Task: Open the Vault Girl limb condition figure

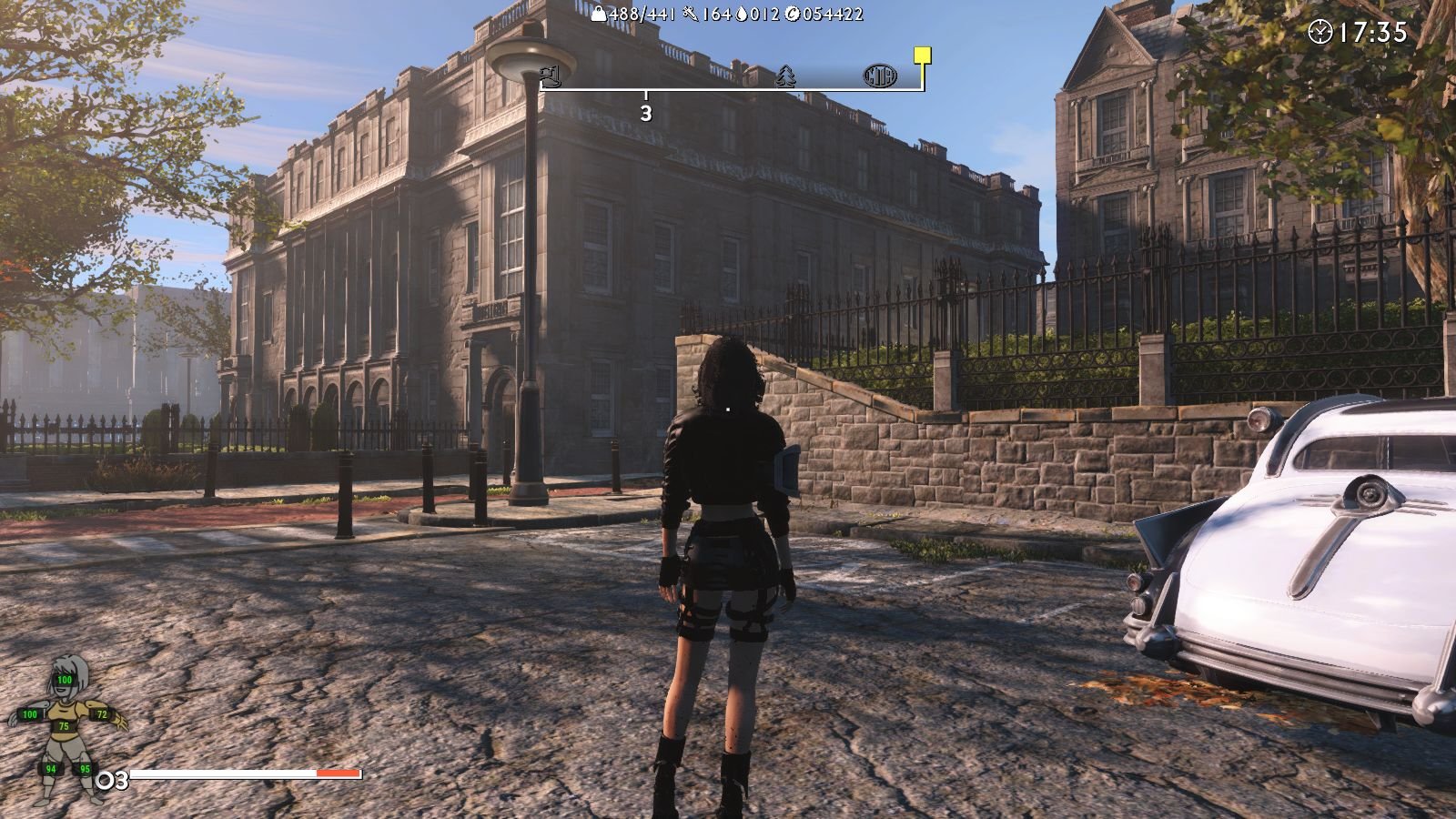Action: pos(65,728)
